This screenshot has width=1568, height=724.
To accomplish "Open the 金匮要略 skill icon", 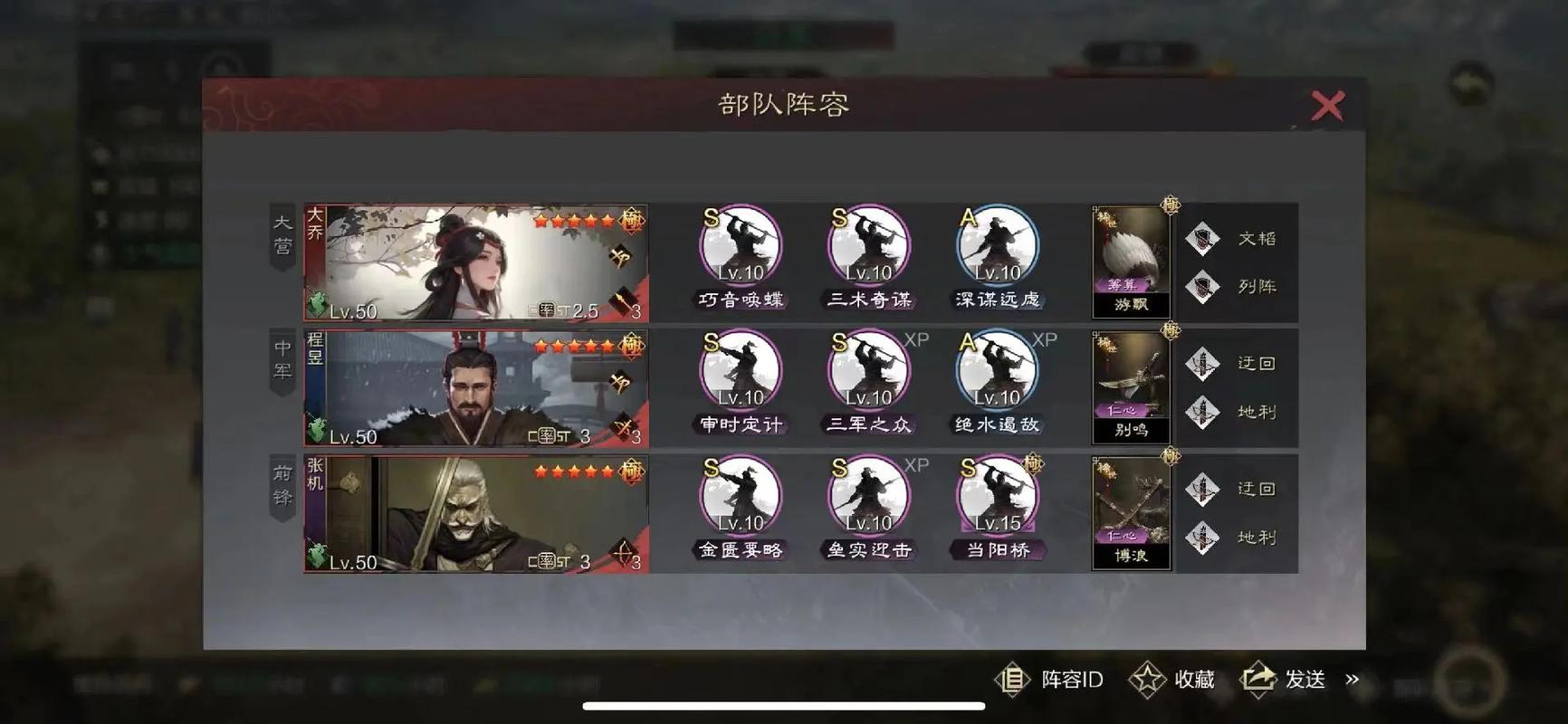I will tap(739, 496).
